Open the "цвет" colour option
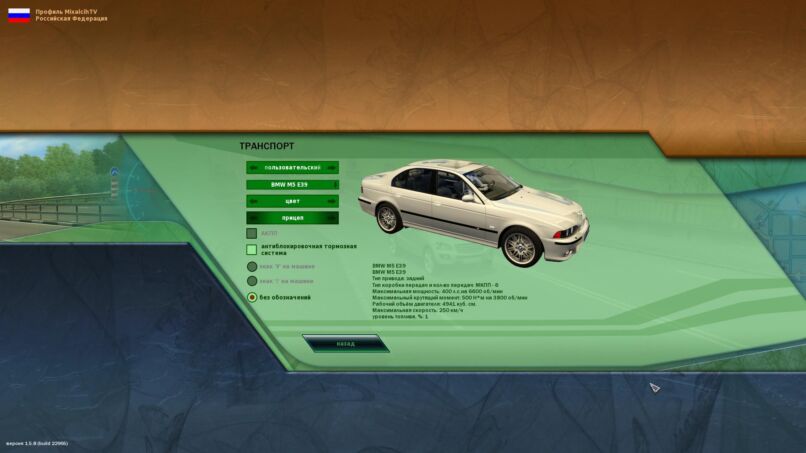The height and width of the screenshot is (453, 806). (292, 201)
